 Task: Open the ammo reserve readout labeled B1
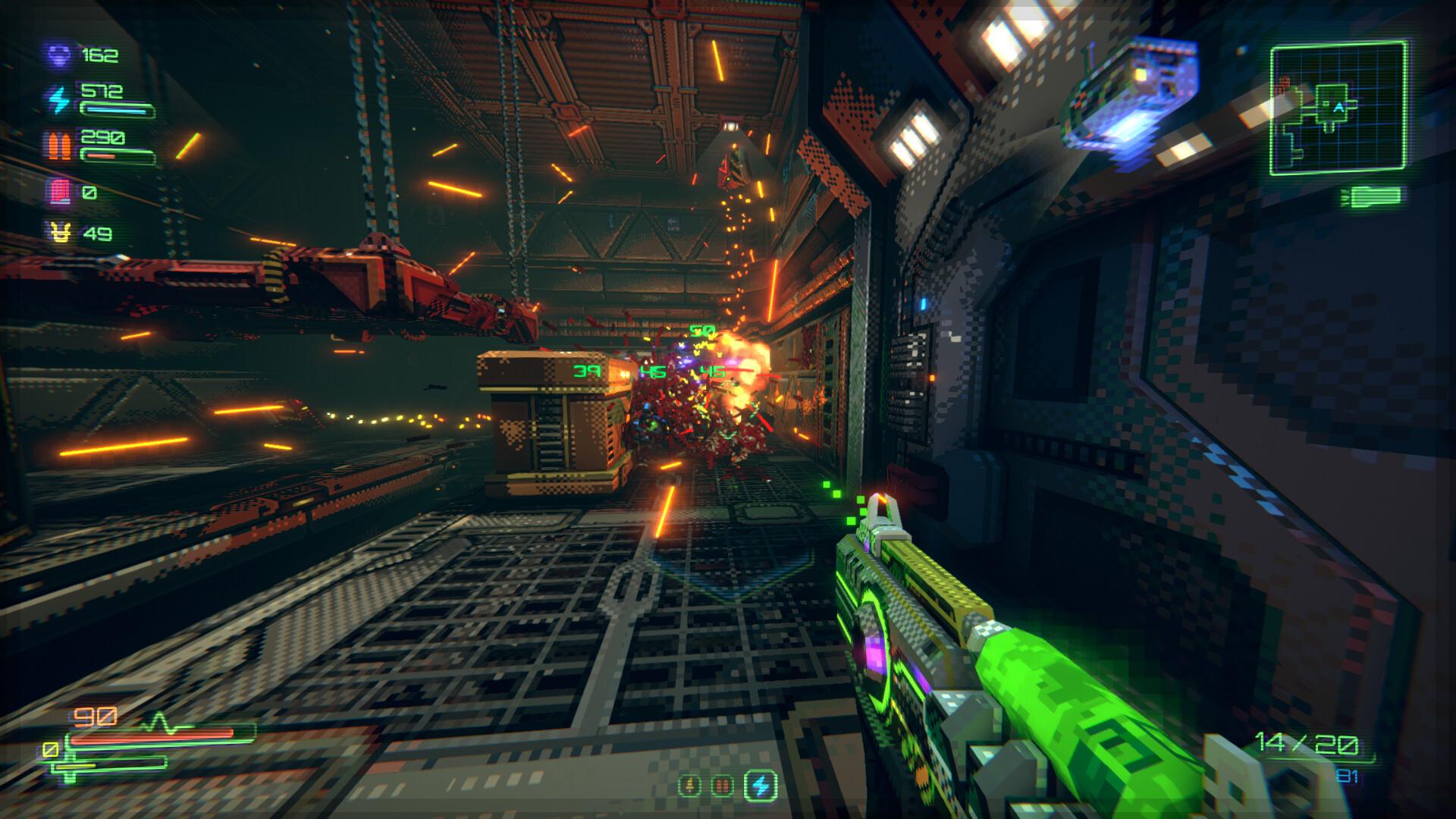point(1348,774)
